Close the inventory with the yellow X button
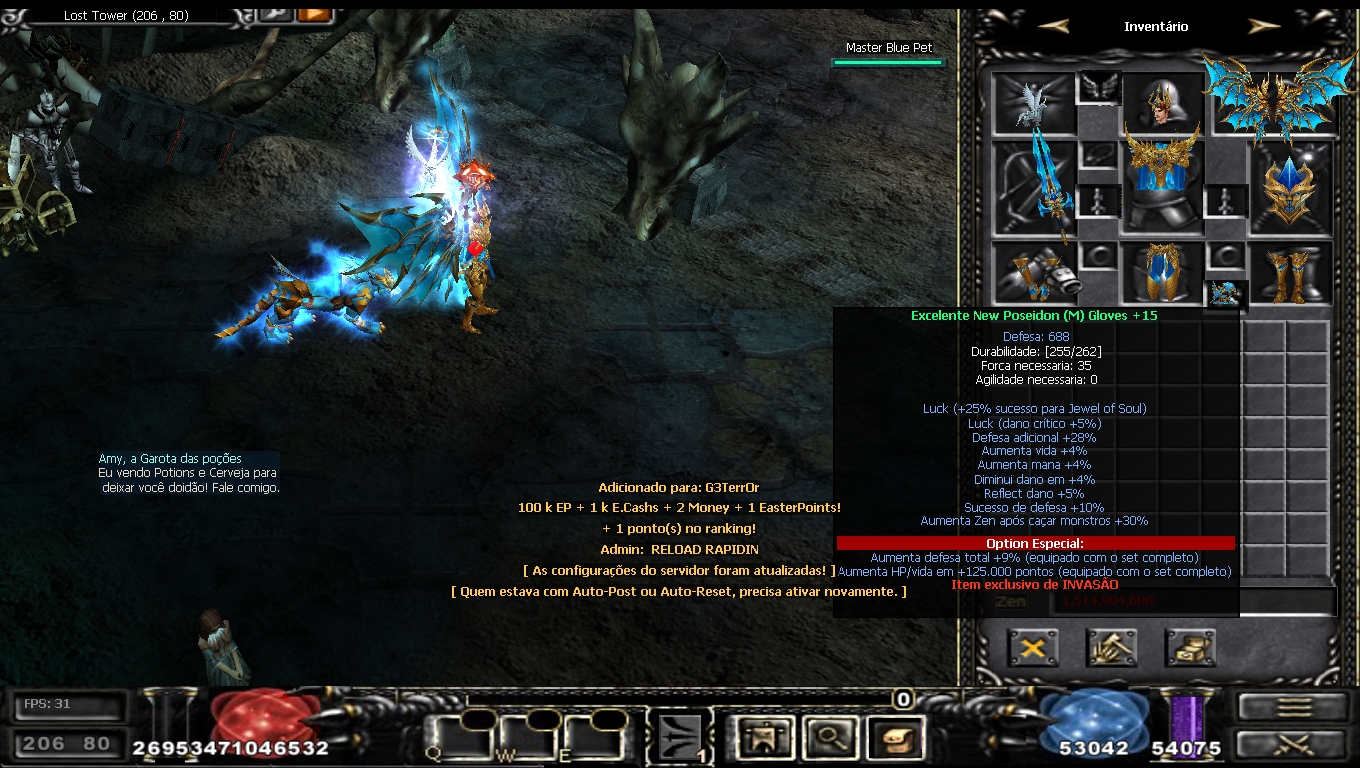1360x768 pixels. tap(1033, 648)
